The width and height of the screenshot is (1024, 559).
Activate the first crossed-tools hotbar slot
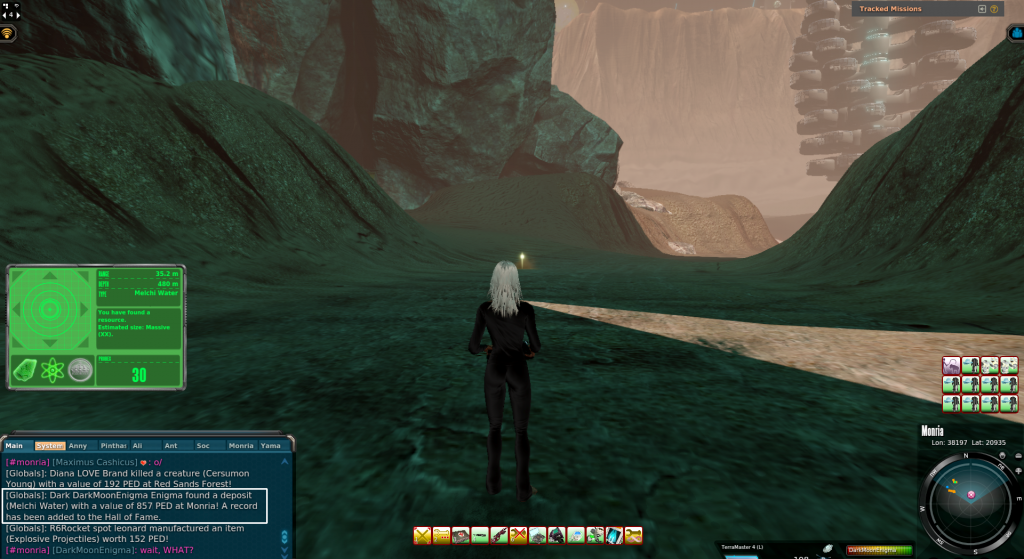[422, 536]
